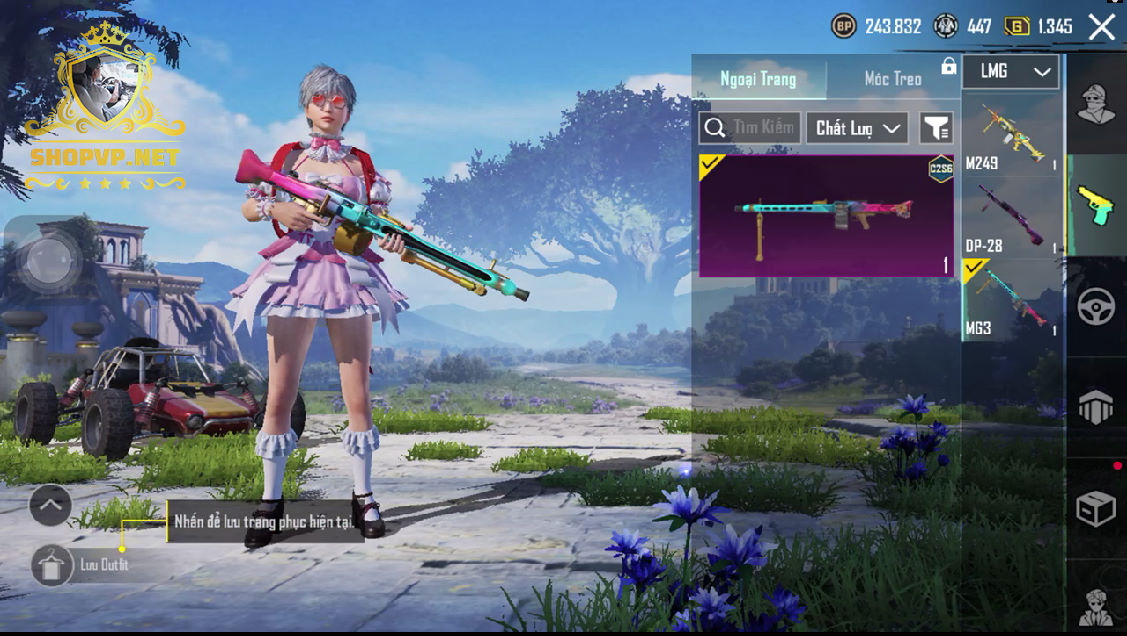1127x636 pixels.
Task: Expand the LMG weapon type dropdown
Action: (x=1011, y=72)
